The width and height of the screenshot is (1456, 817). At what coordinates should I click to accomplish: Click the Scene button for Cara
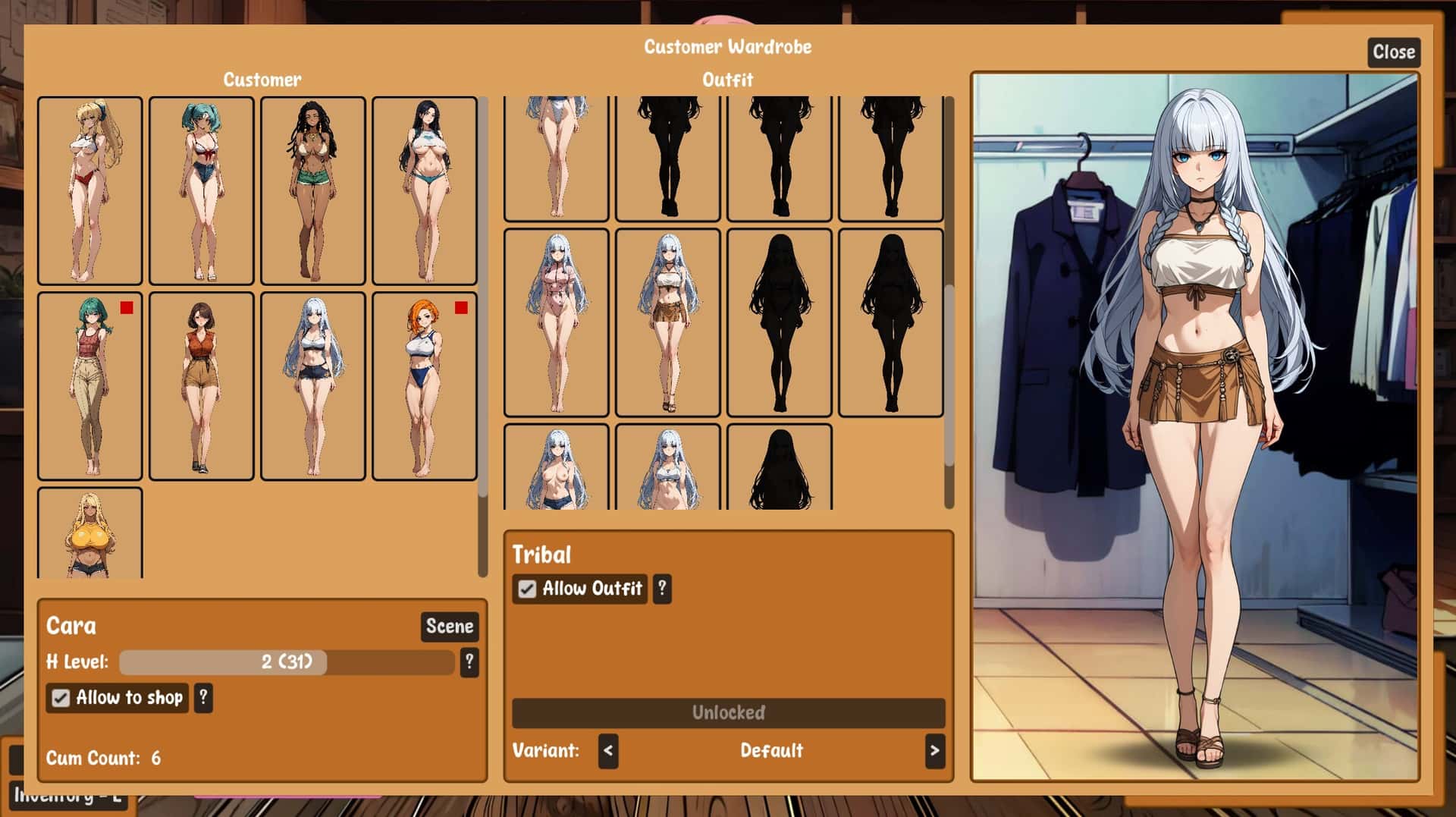(x=448, y=627)
